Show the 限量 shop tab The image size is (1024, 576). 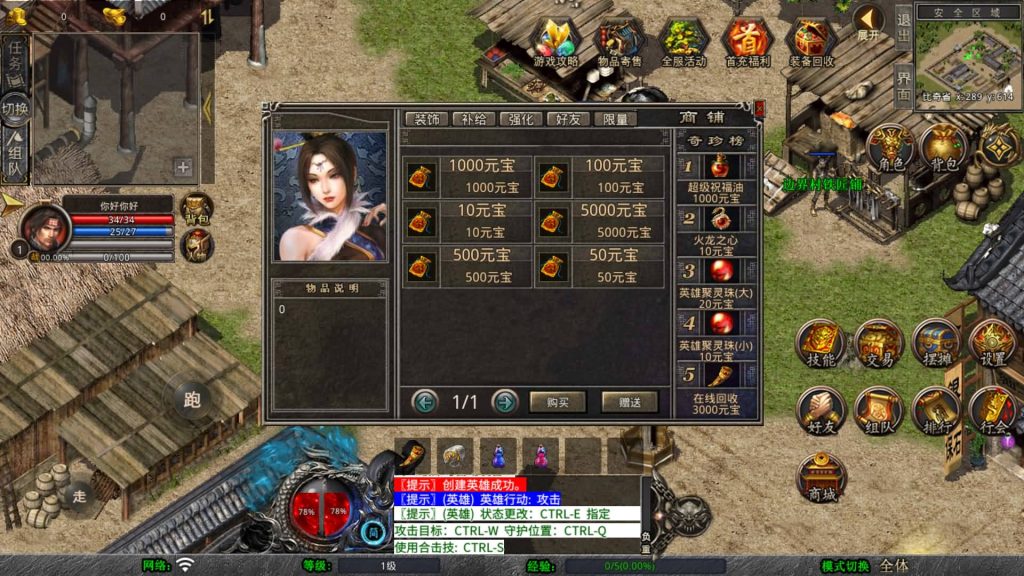(615, 118)
